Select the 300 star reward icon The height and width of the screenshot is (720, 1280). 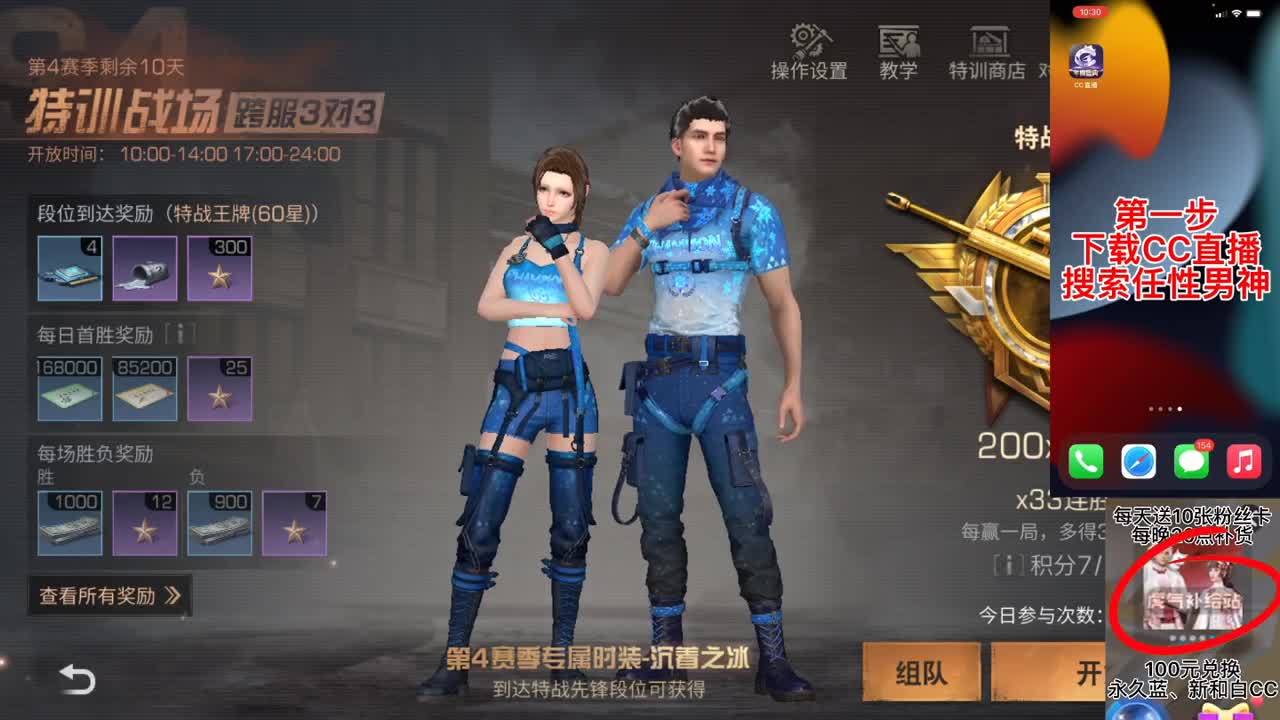tap(220, 268)
